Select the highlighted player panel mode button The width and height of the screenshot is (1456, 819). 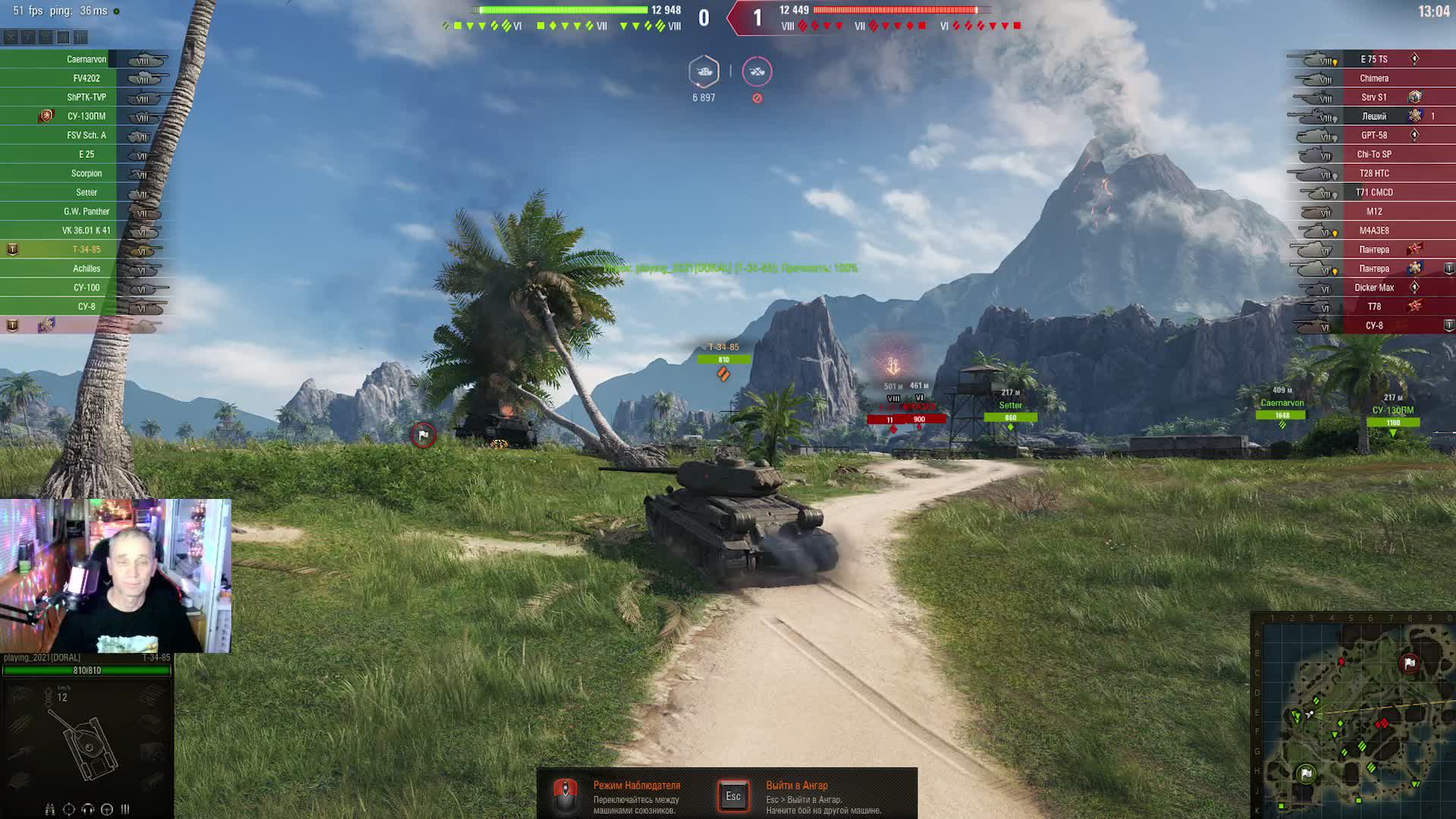click(63, 37)
